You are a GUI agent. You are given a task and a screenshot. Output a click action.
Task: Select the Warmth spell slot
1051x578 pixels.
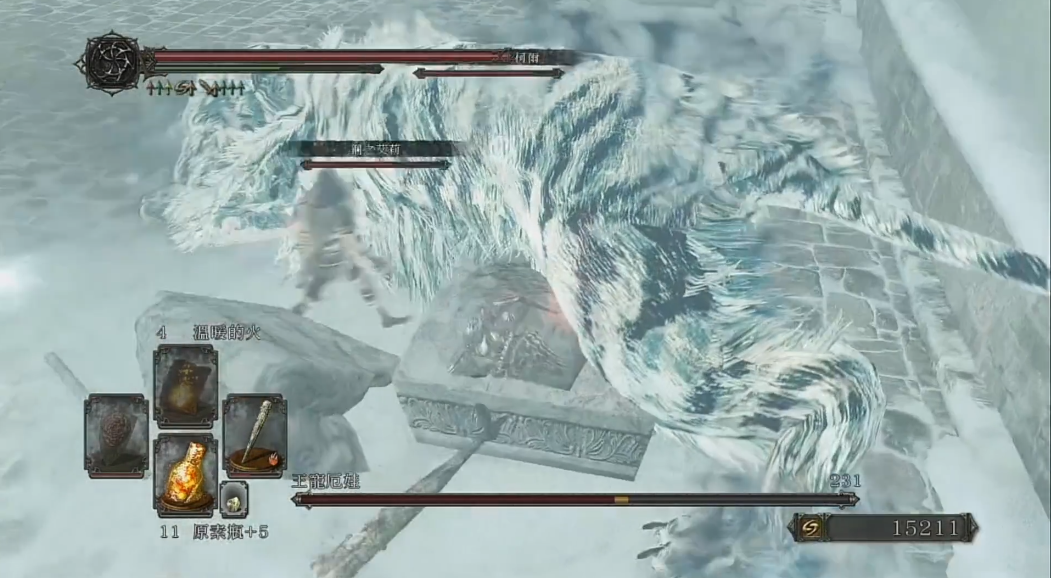point(185,386)
